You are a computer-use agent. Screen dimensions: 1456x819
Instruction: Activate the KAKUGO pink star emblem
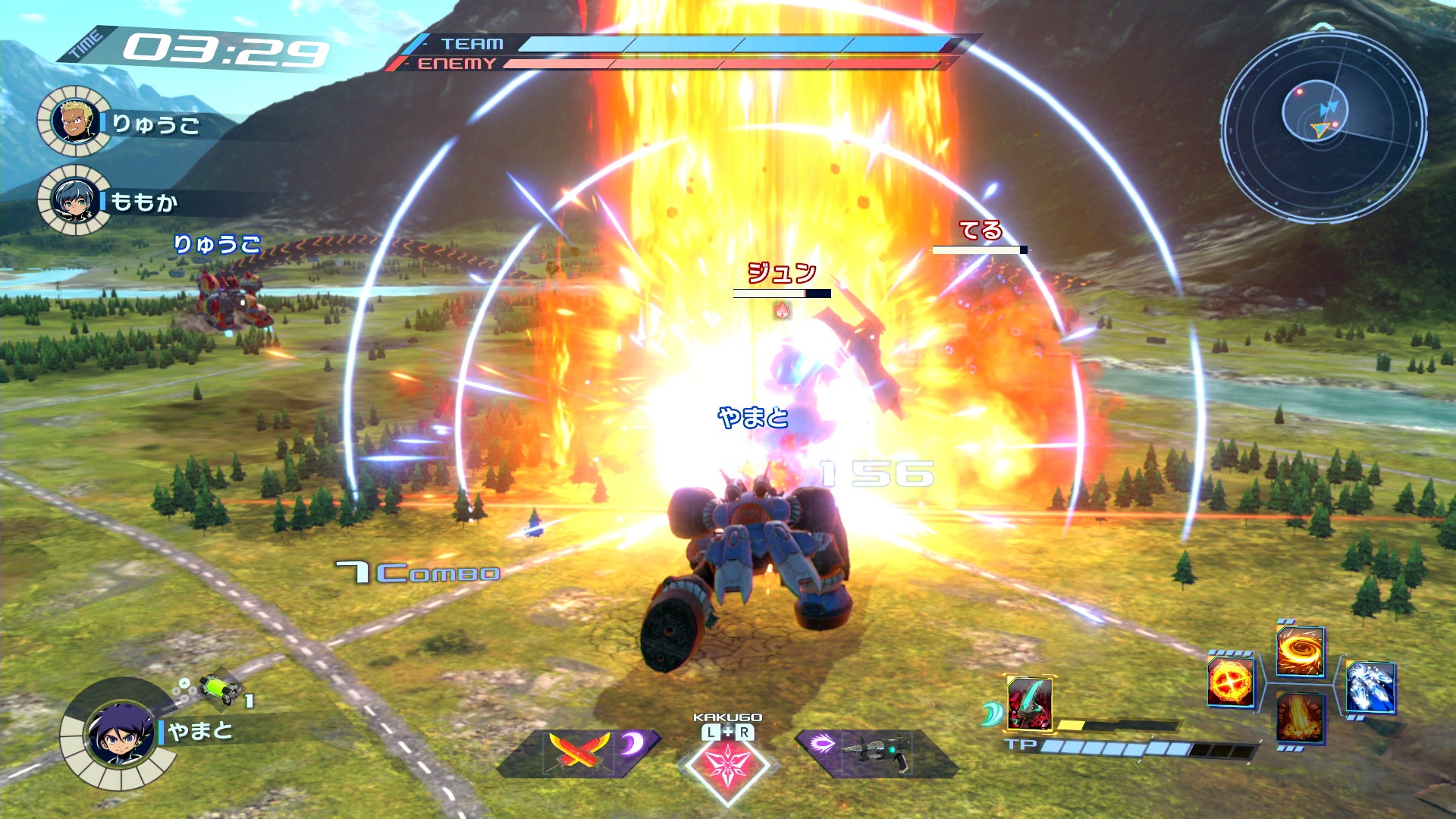[x=727, y=764]
